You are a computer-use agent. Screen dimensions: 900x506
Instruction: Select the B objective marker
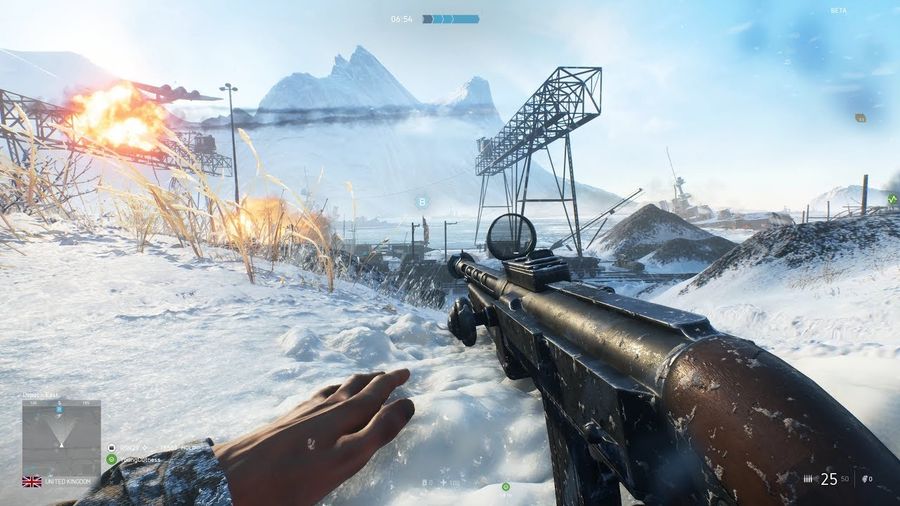tap(422, 201)
